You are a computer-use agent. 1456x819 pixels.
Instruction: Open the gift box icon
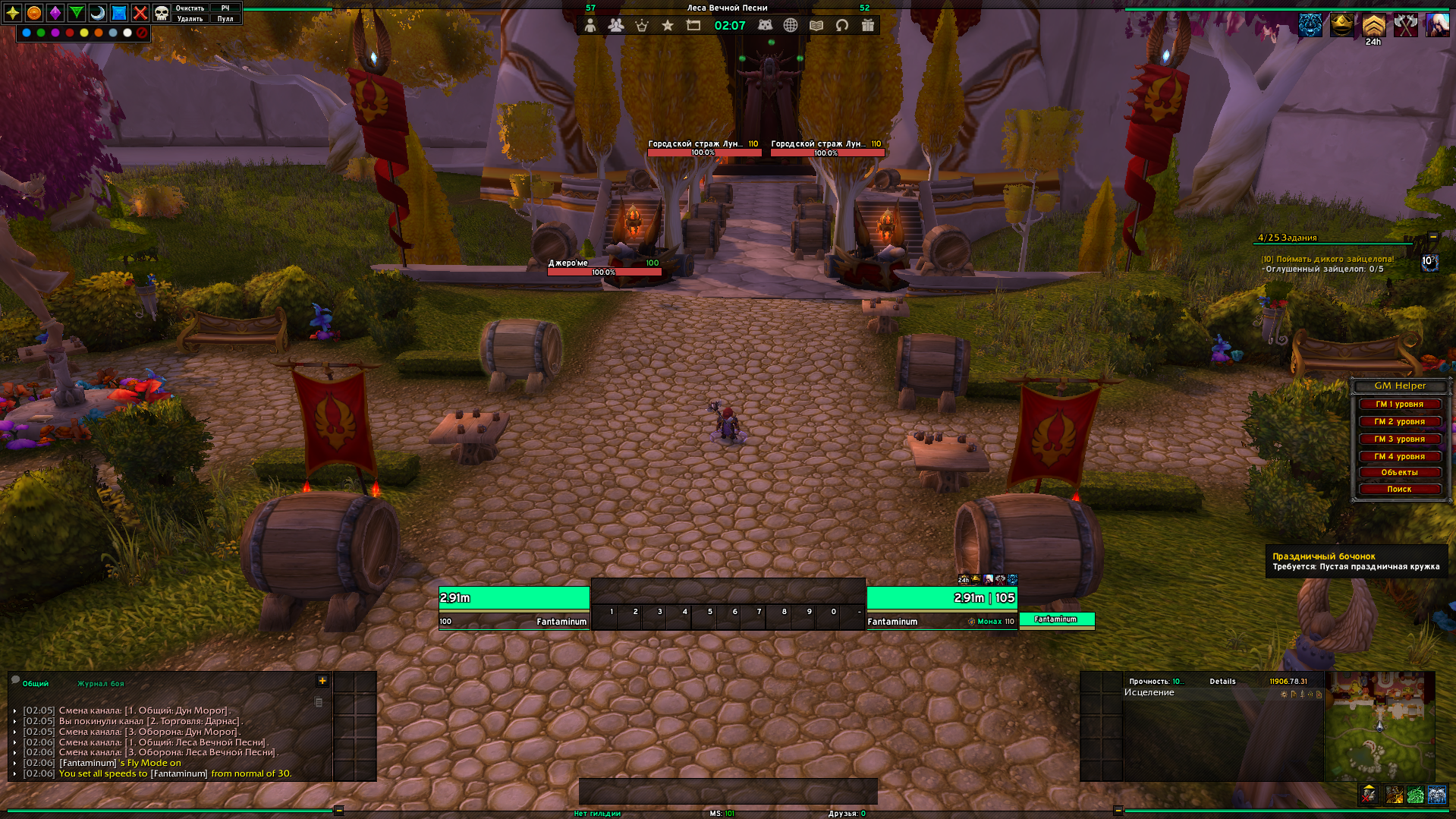pos(868,26)
